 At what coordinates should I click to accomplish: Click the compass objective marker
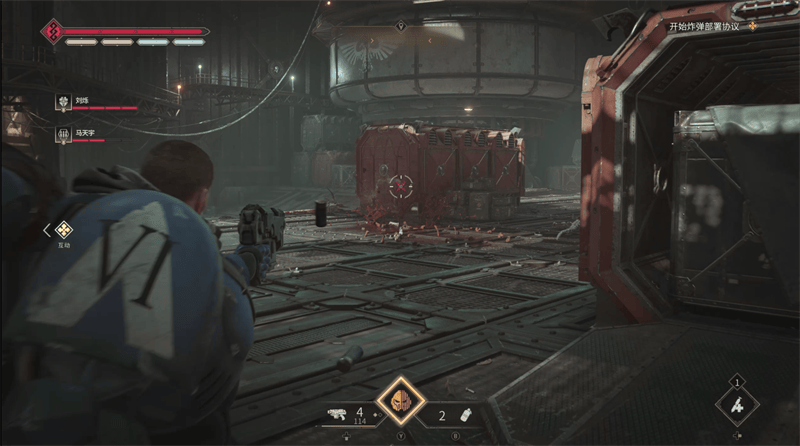400,26
